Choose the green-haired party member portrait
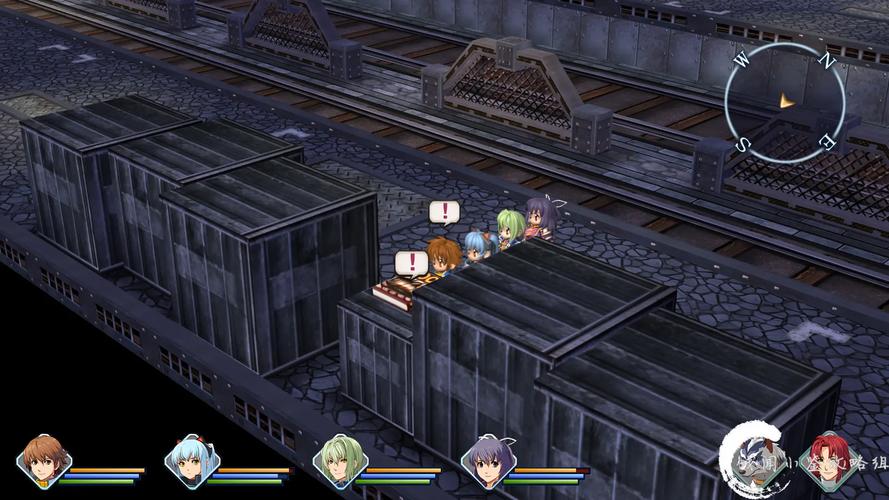The width and height of the screenshot is (889, 500). tap(340, 461)
